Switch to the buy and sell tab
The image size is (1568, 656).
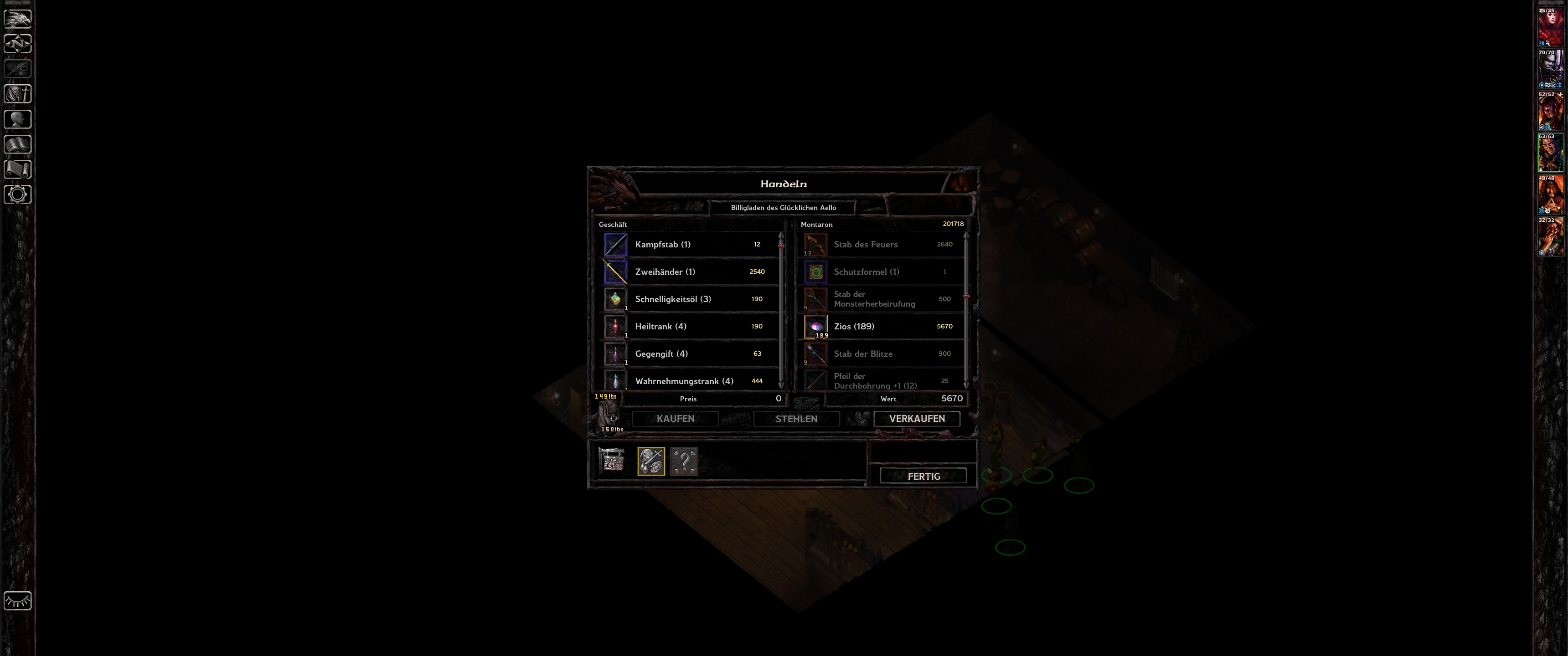click(x=651, y=461)
